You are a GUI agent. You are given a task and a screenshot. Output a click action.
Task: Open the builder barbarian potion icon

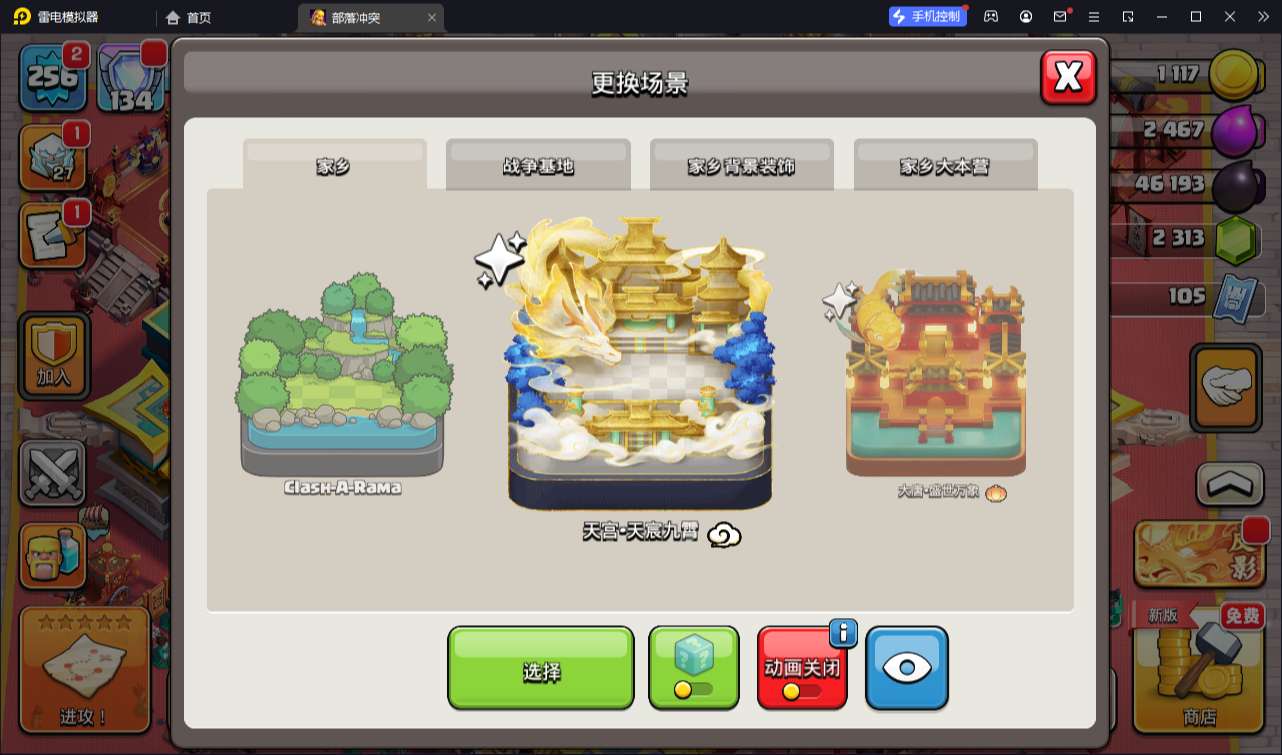52,555
